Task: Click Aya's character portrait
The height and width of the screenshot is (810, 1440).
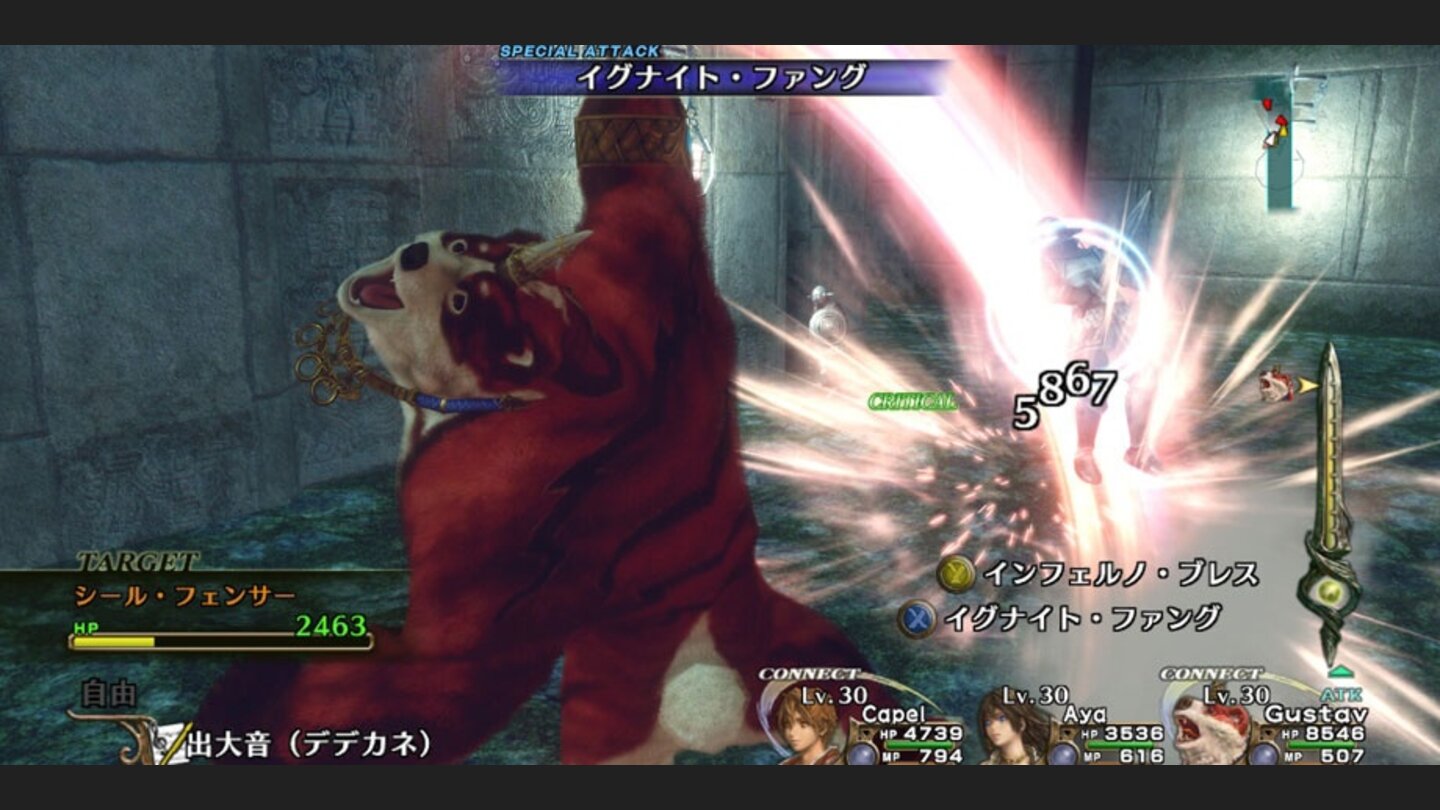Action: point(1001,737)
